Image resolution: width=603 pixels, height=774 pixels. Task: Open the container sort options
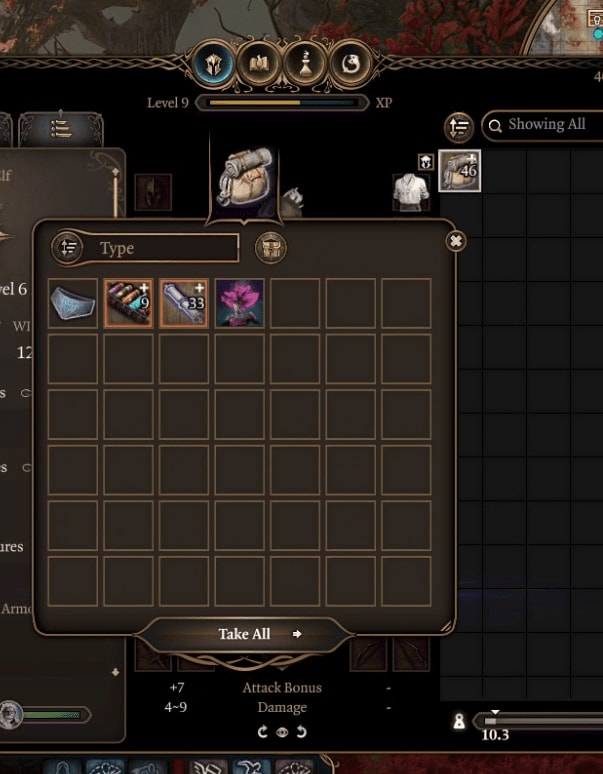[67, 248]
